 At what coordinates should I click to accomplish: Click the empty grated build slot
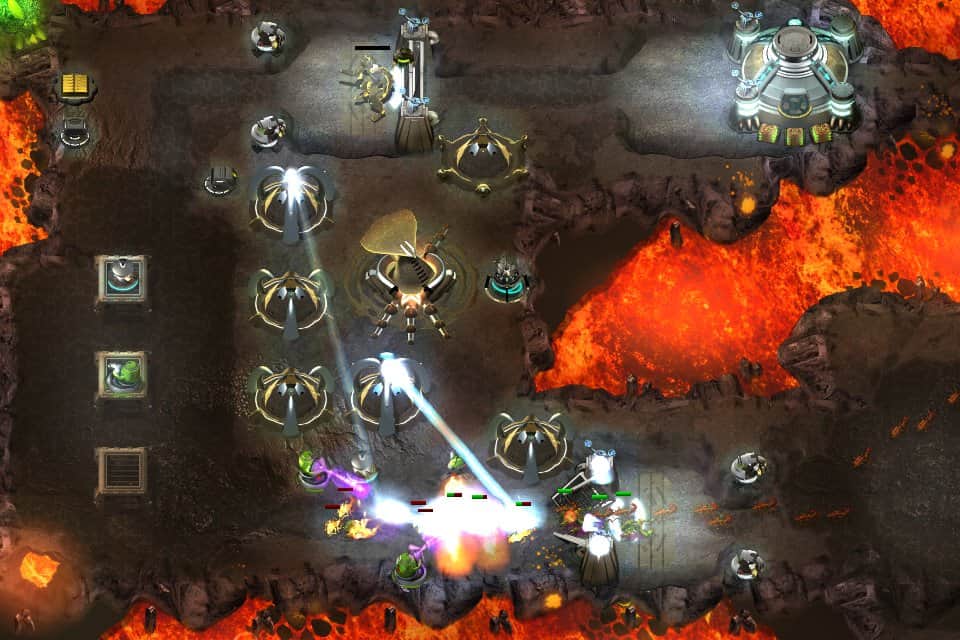click(122, 470)
